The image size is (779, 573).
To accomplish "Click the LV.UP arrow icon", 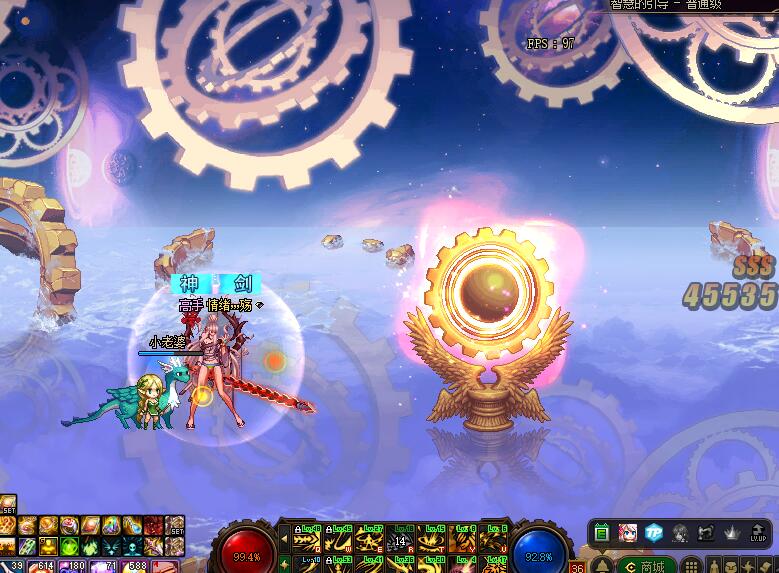I will pos(757,533).
